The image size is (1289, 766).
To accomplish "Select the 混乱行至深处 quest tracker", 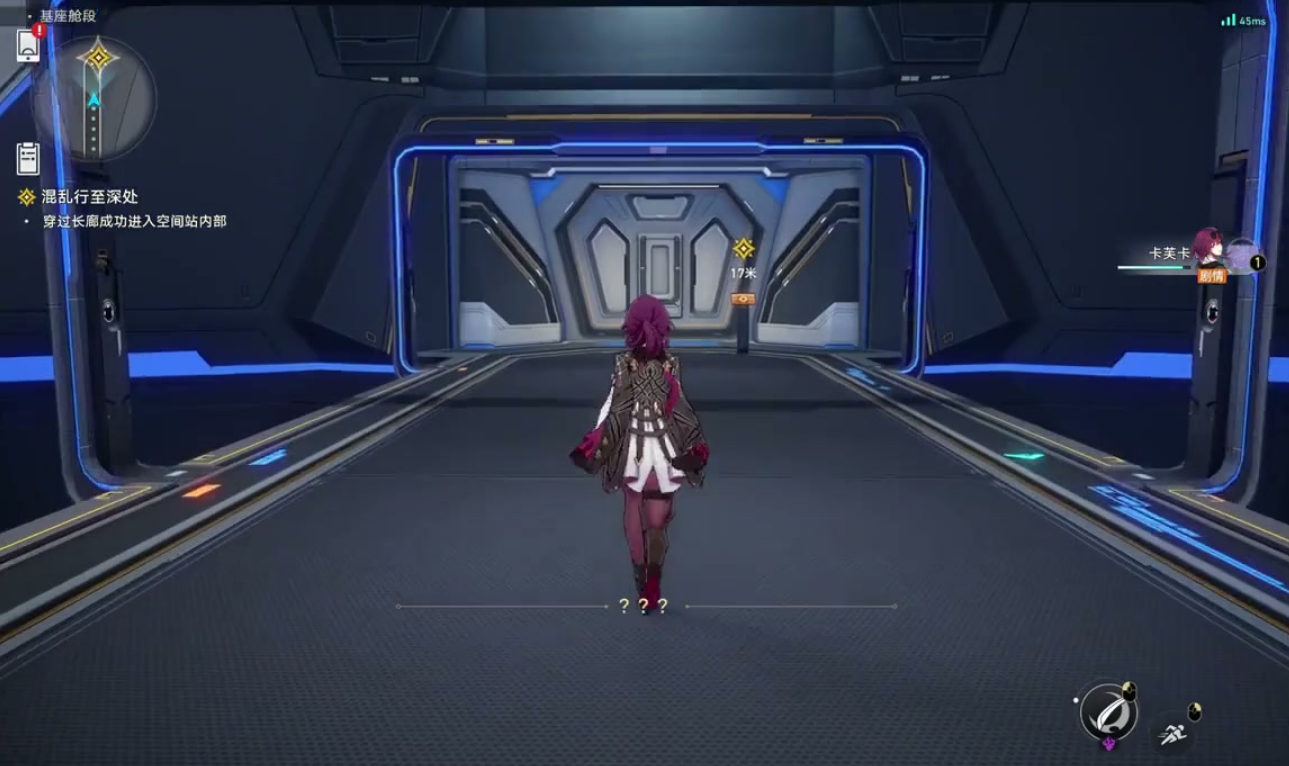I will pyautogui.click(x=88, y=197).
